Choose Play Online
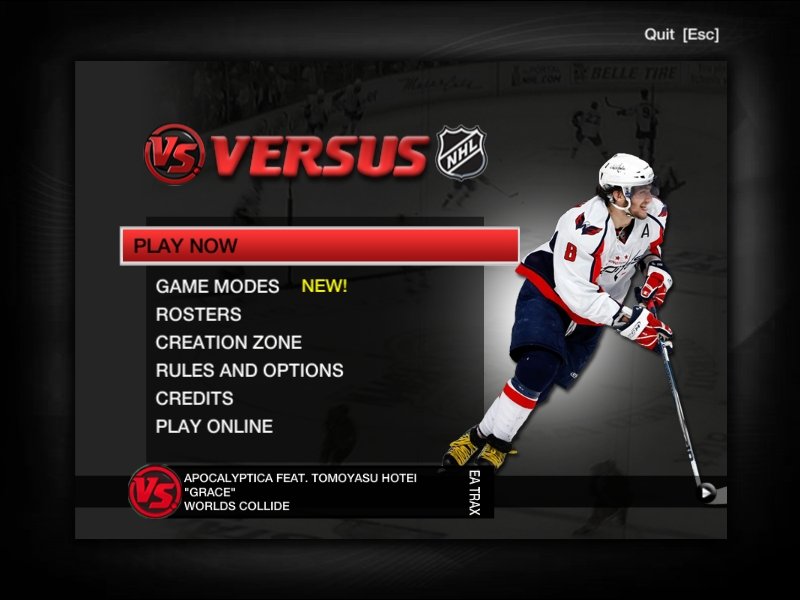 214,426
